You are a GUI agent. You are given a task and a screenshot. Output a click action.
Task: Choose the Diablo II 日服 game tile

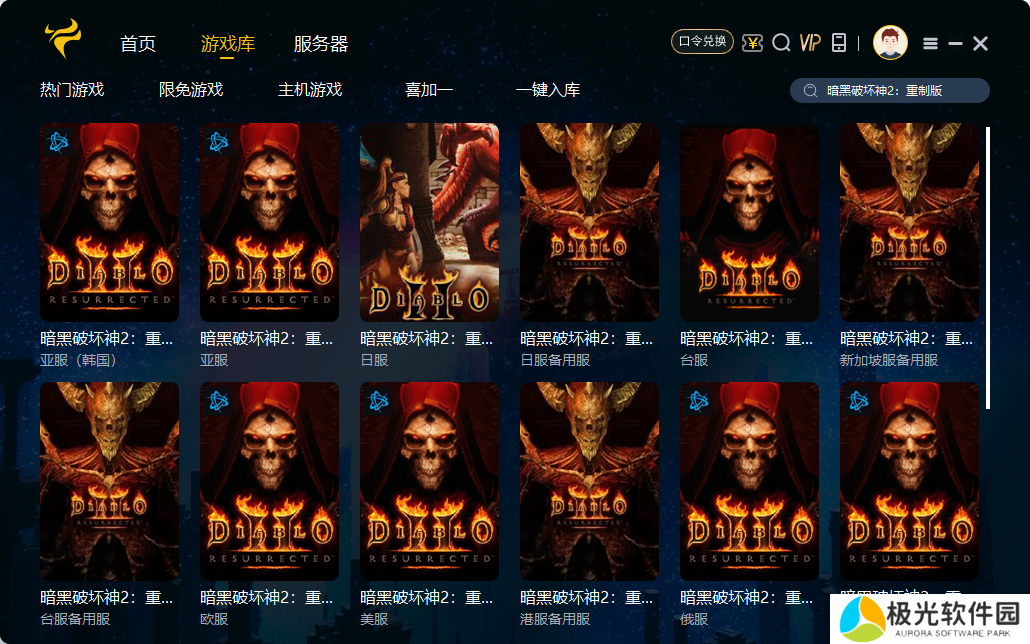[429, 222]
